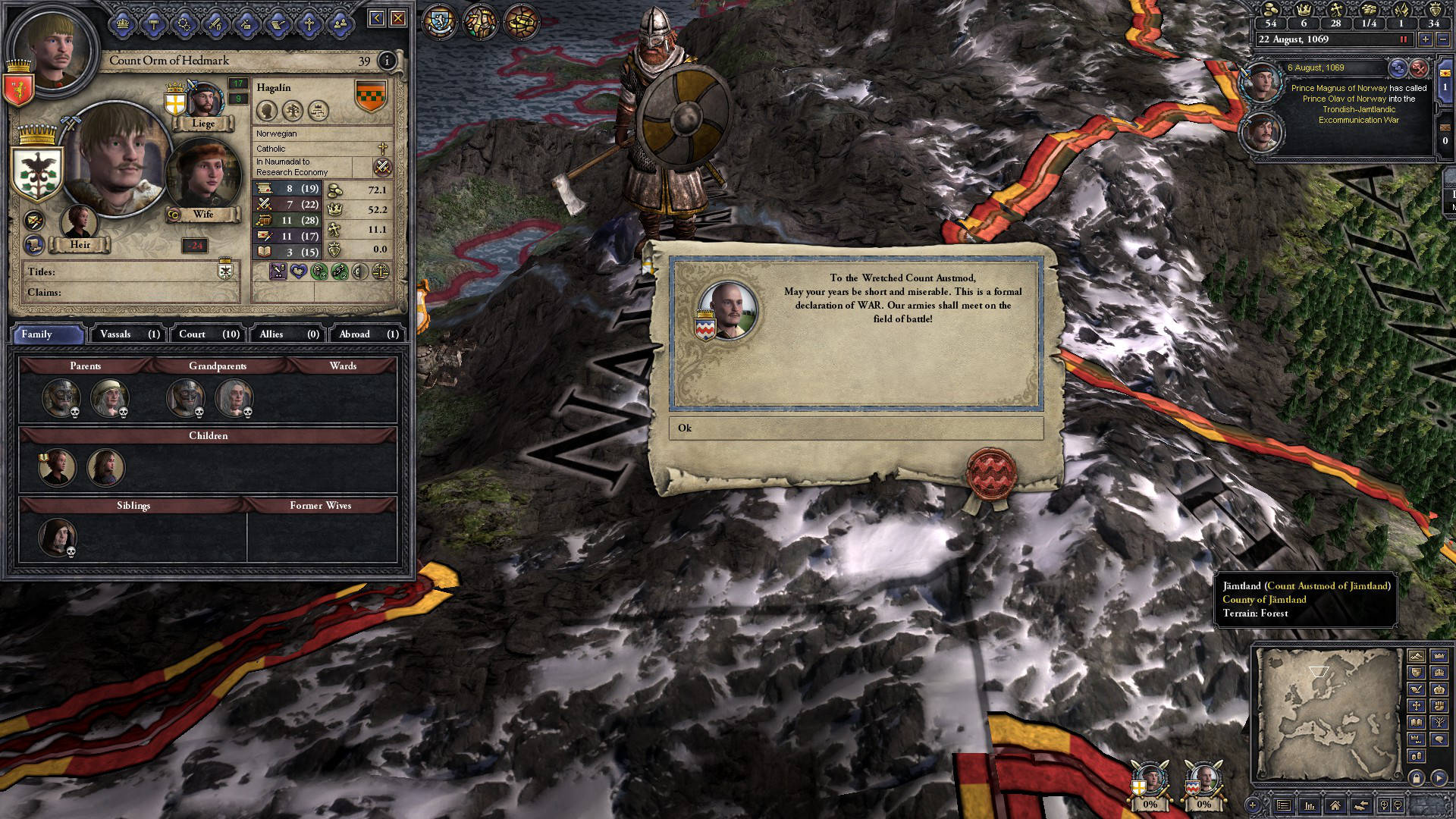Screen dimensions: 1456x819
Task: Switch to the terrain map mode
Action: click(1416, 655)
